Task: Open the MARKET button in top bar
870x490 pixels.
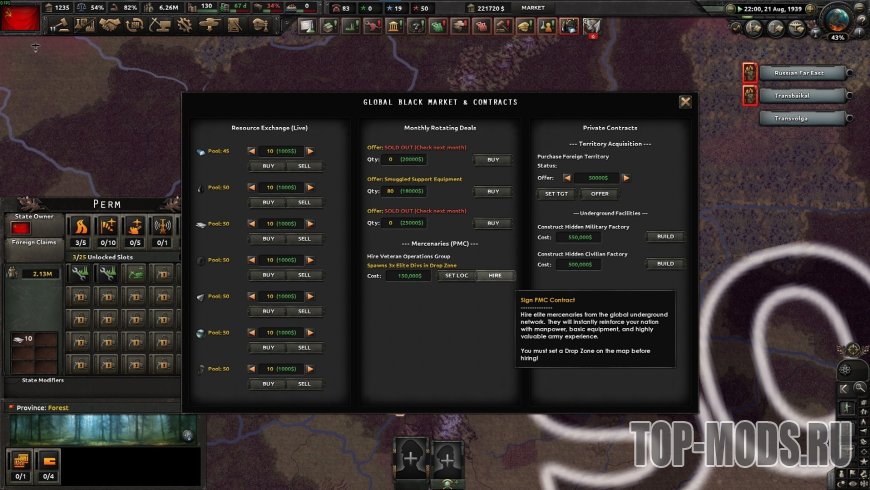Action: pyautogui.click(x=533, y=8)
